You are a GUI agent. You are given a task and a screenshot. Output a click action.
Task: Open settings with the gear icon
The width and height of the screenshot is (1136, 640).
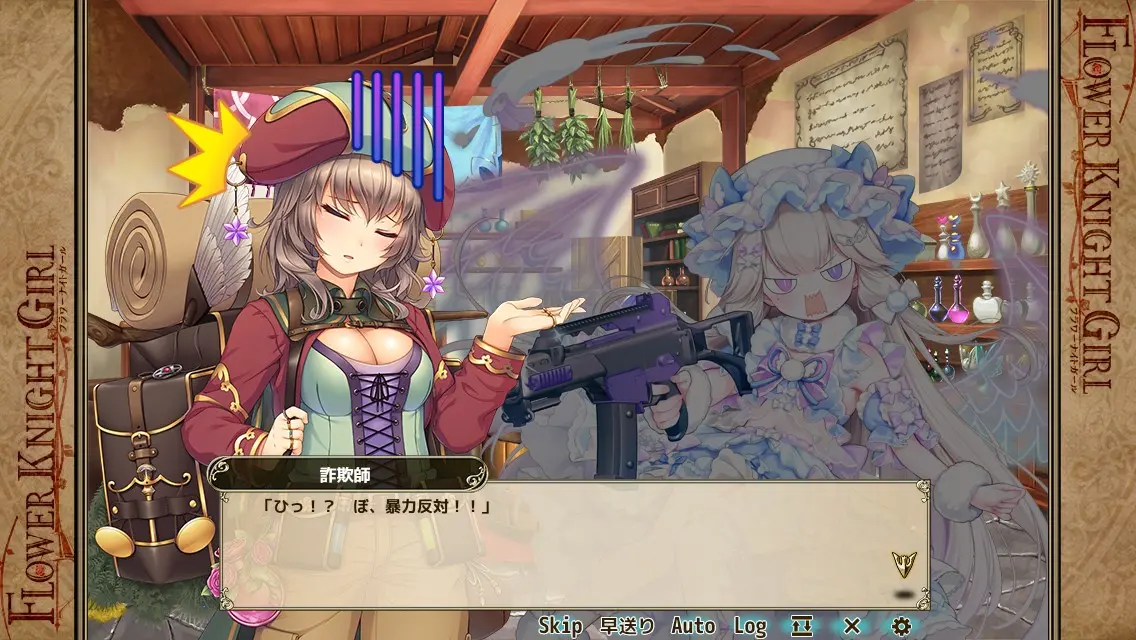(902, 626)
